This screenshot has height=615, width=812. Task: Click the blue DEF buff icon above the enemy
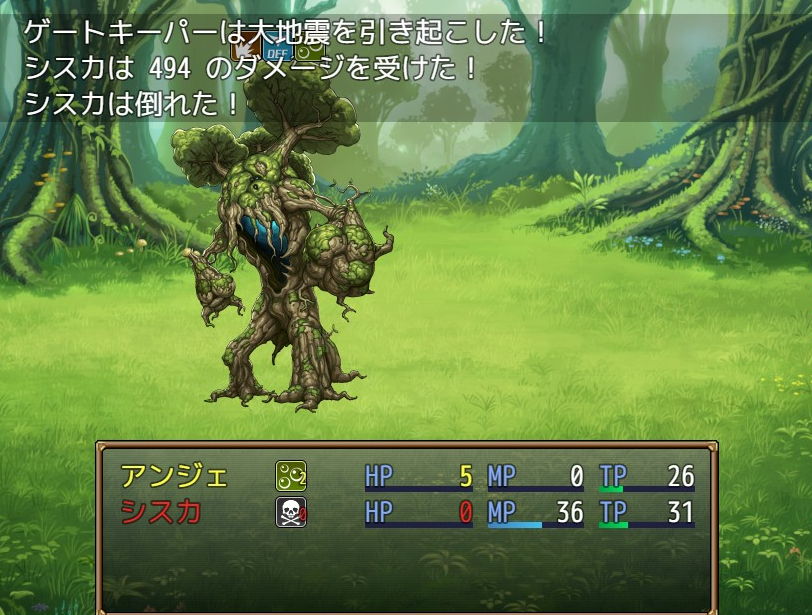tap(277, 51)
